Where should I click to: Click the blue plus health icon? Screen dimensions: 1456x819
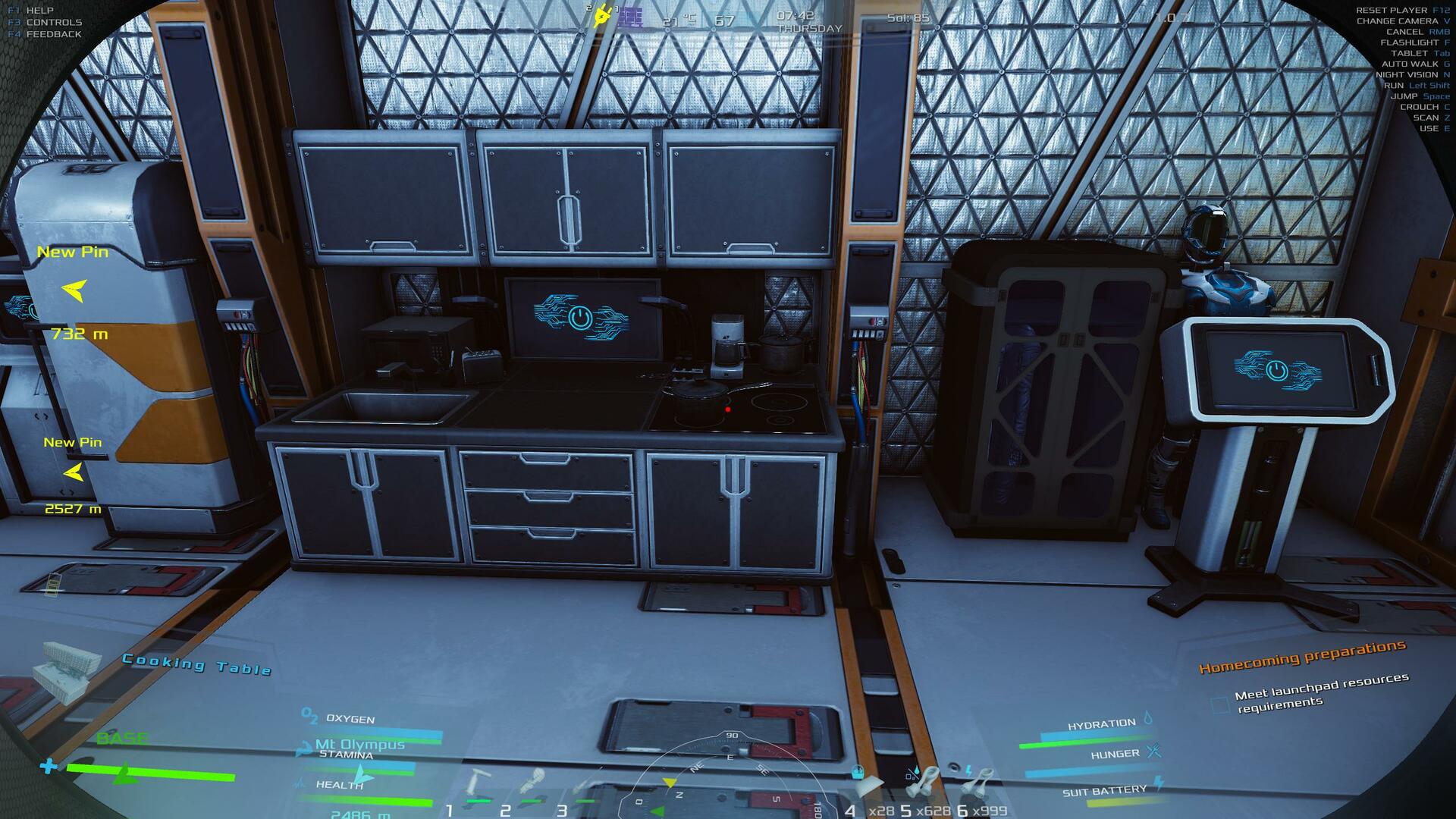tap(49, 766)
